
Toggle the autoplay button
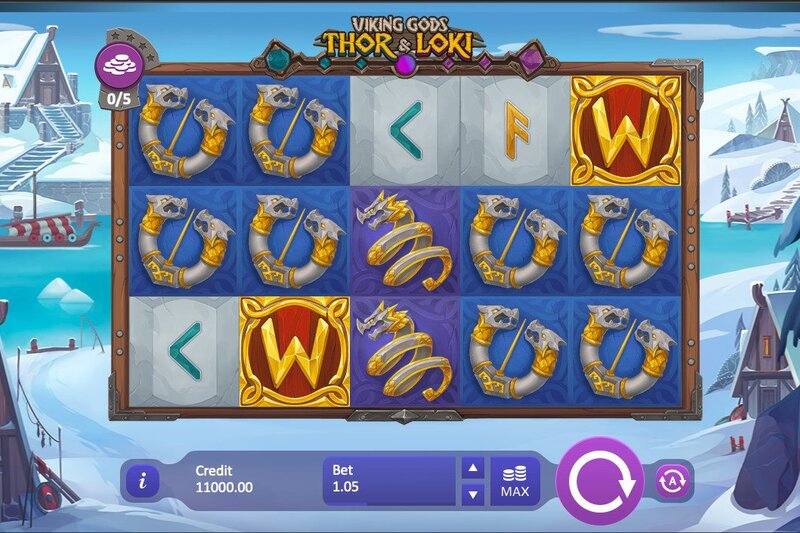(672, 481)
